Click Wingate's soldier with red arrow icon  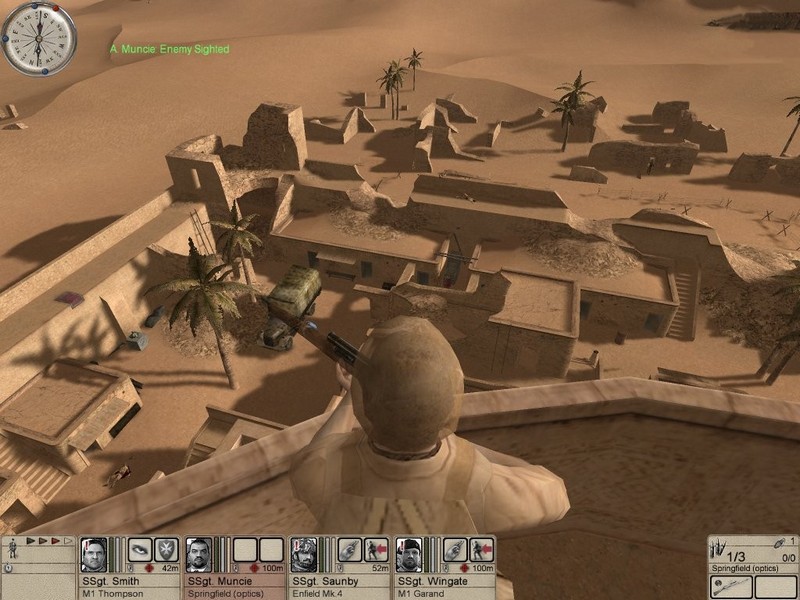481,550
